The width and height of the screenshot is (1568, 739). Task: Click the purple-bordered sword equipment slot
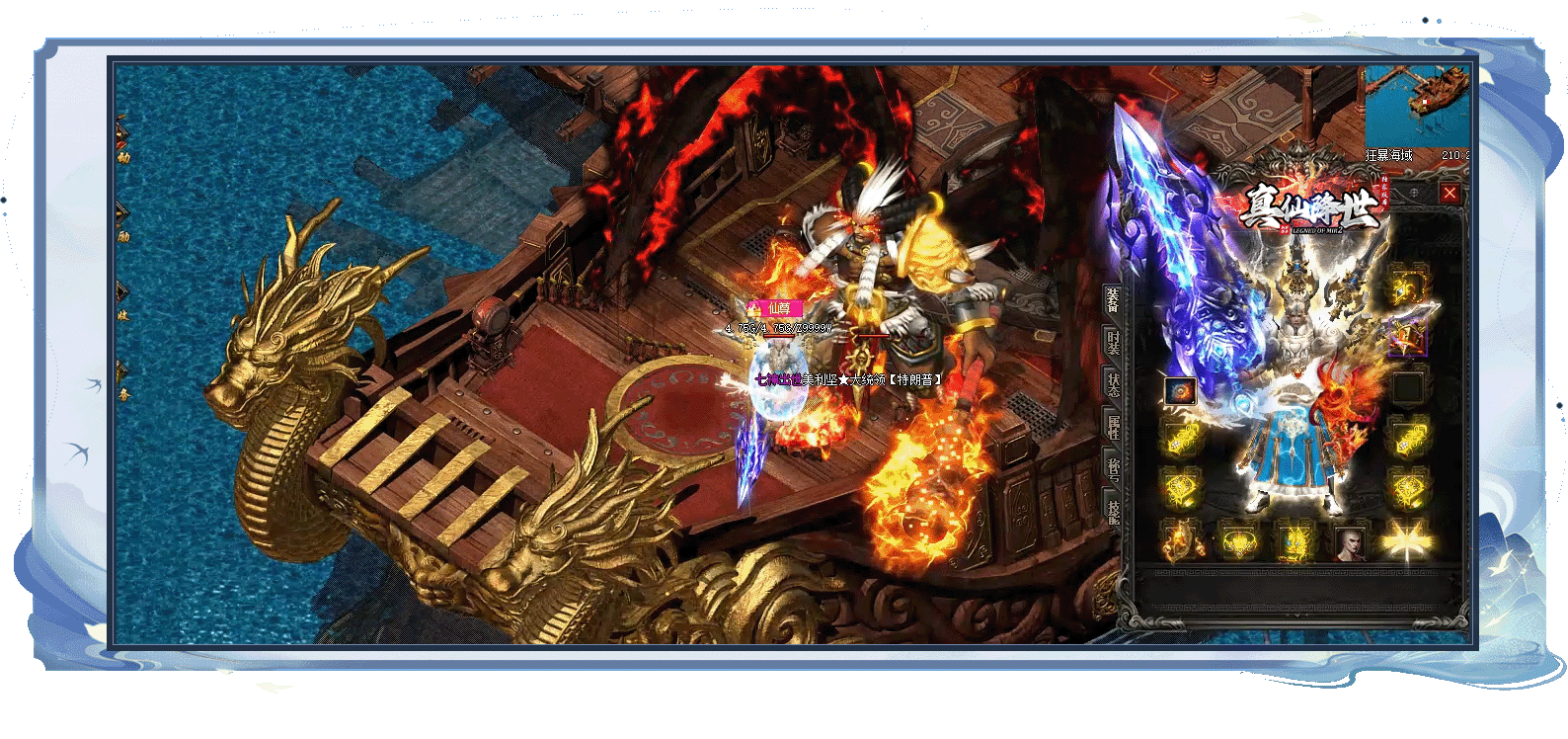pyautogui.click(x=1407, y=338)
